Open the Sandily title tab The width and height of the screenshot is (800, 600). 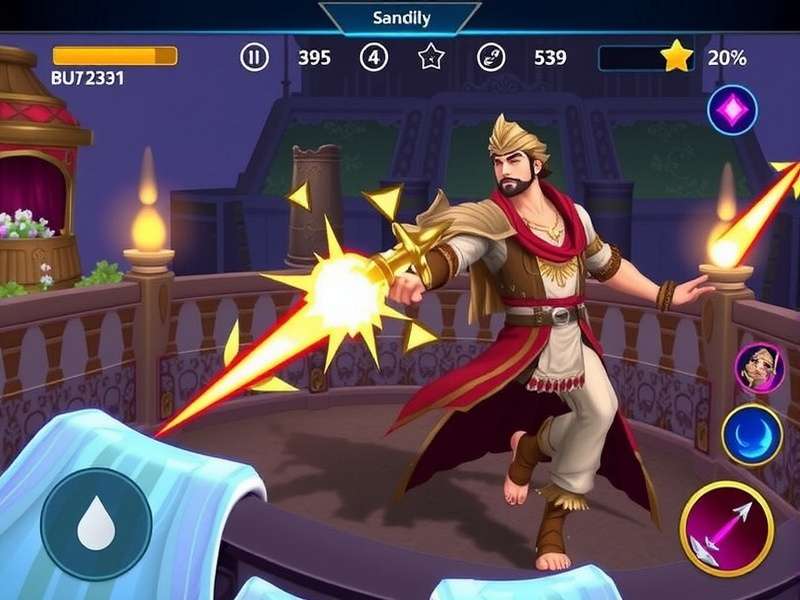pyautogui.click(x=399, y=18)
